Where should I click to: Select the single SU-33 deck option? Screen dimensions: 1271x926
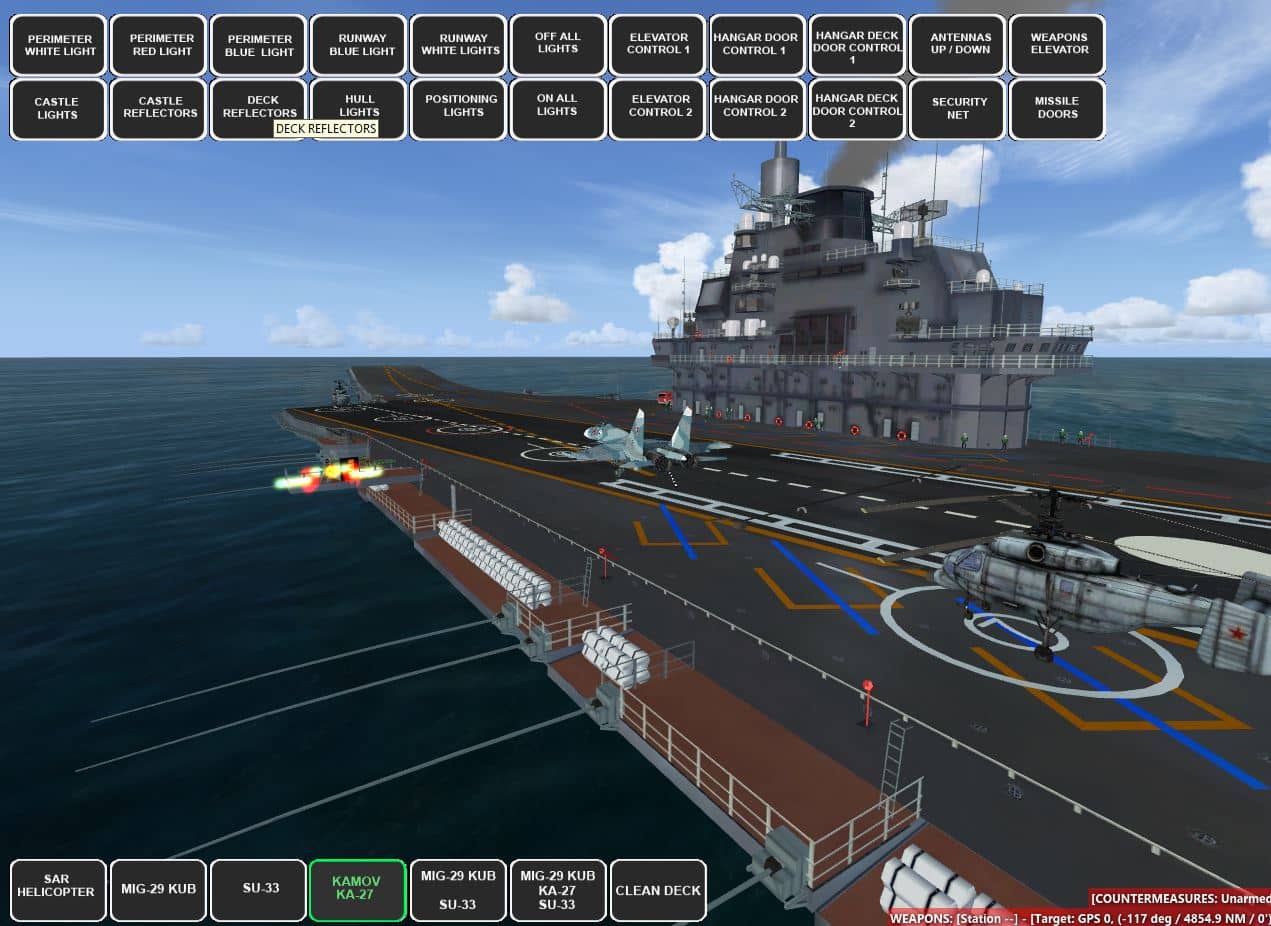tap(258, 890)
